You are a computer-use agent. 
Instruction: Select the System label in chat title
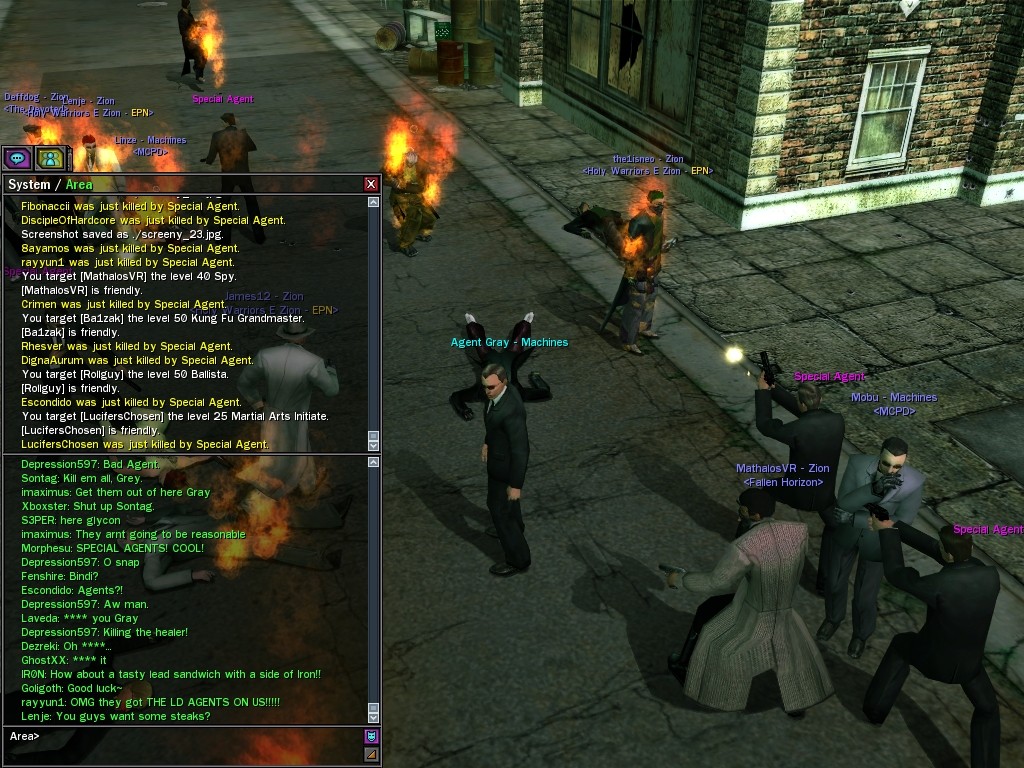(x=28, y=184)
